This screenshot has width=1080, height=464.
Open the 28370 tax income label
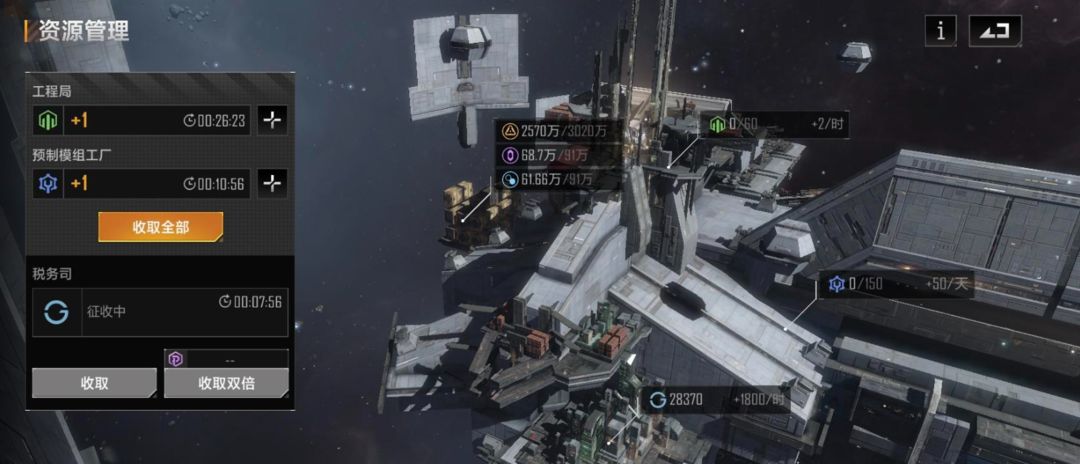714,400
